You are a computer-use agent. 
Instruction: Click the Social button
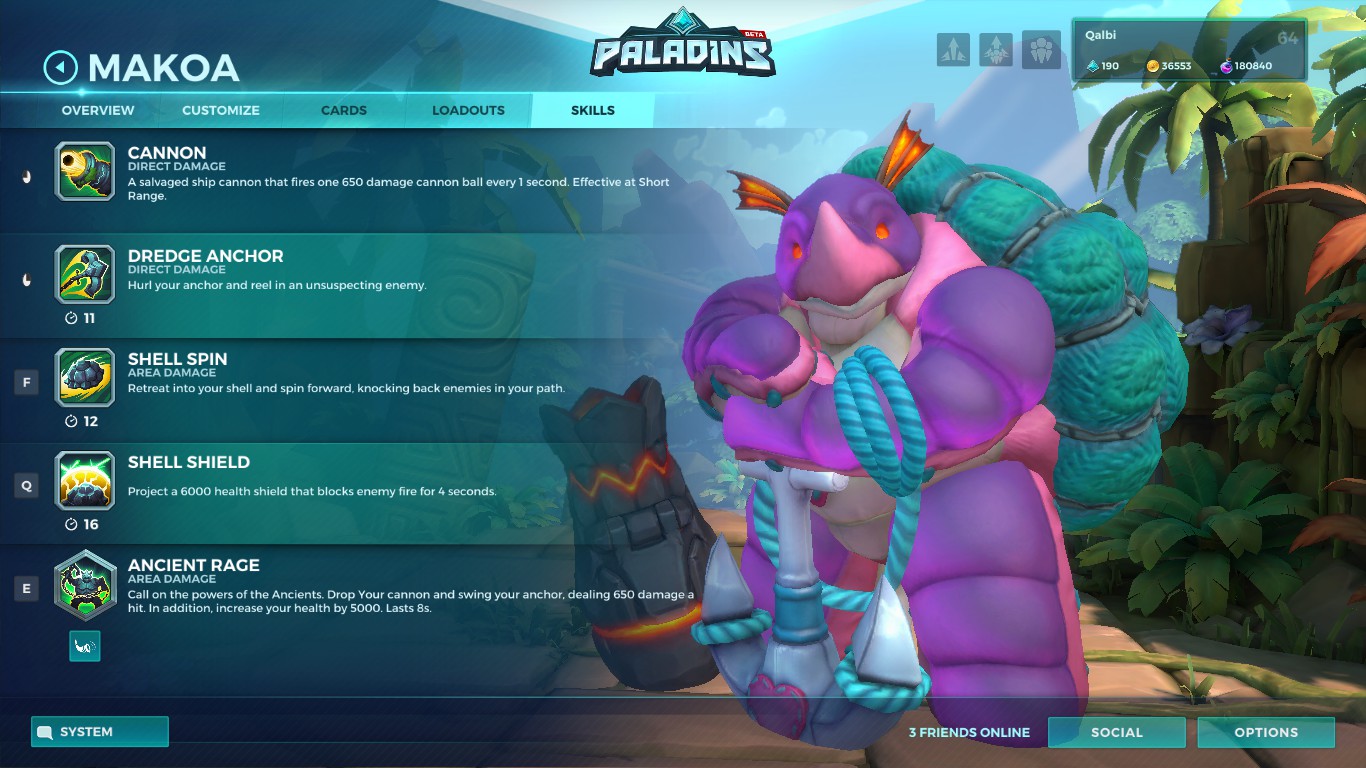point(1117,732)
